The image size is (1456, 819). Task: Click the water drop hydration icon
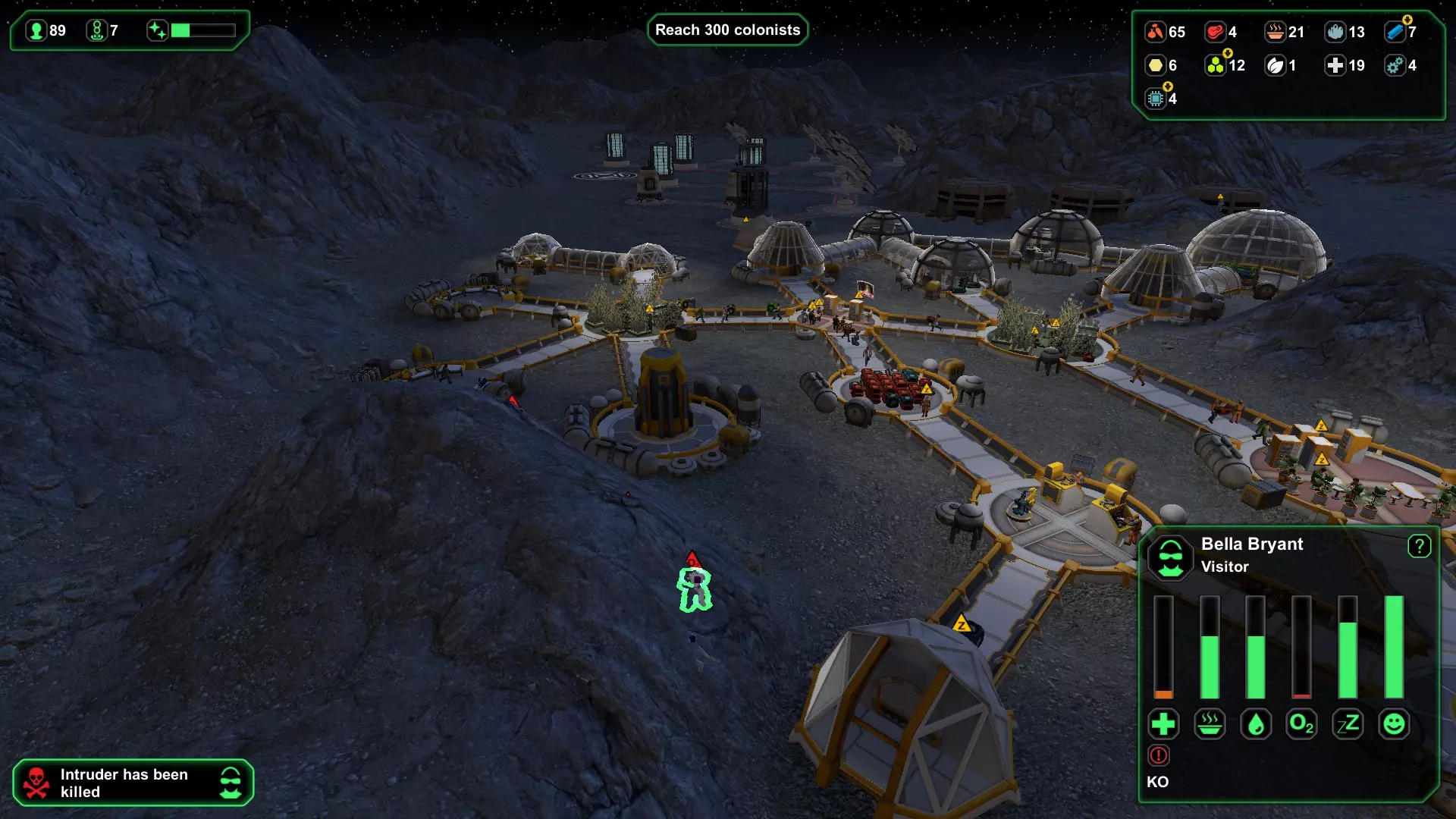click(1256, 724)
